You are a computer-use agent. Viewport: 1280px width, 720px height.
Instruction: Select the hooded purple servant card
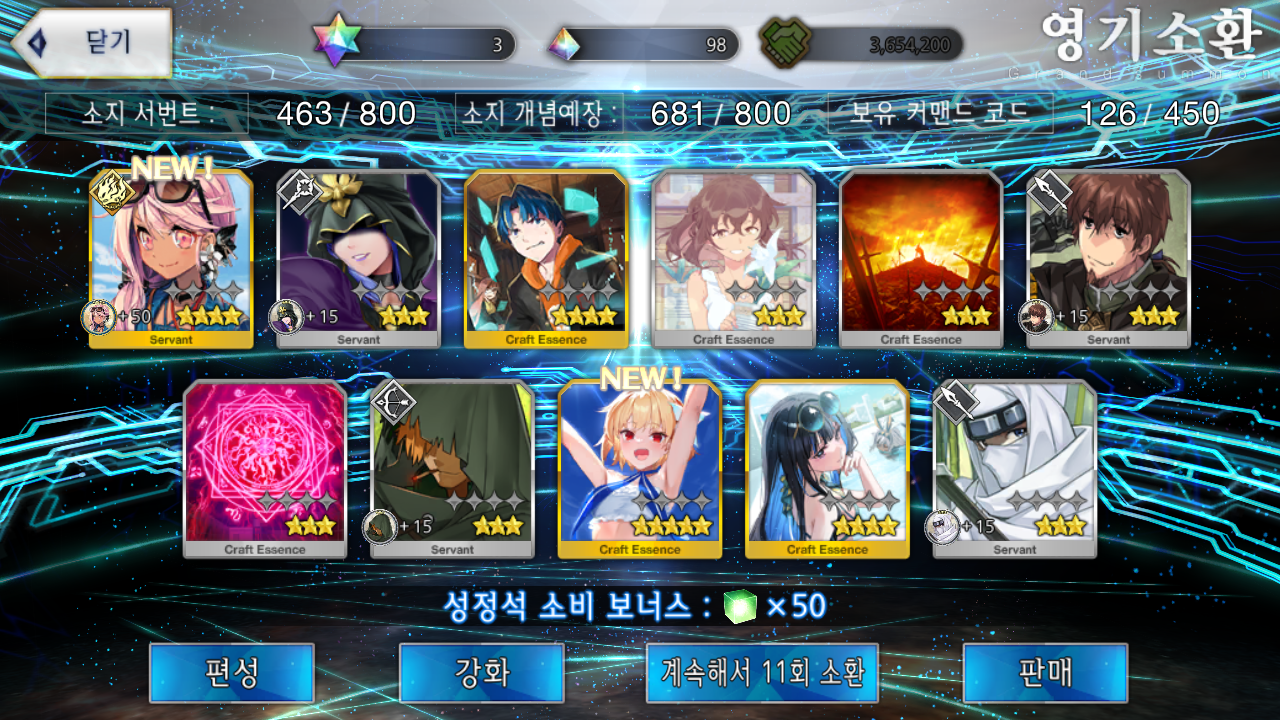[358, 258]
